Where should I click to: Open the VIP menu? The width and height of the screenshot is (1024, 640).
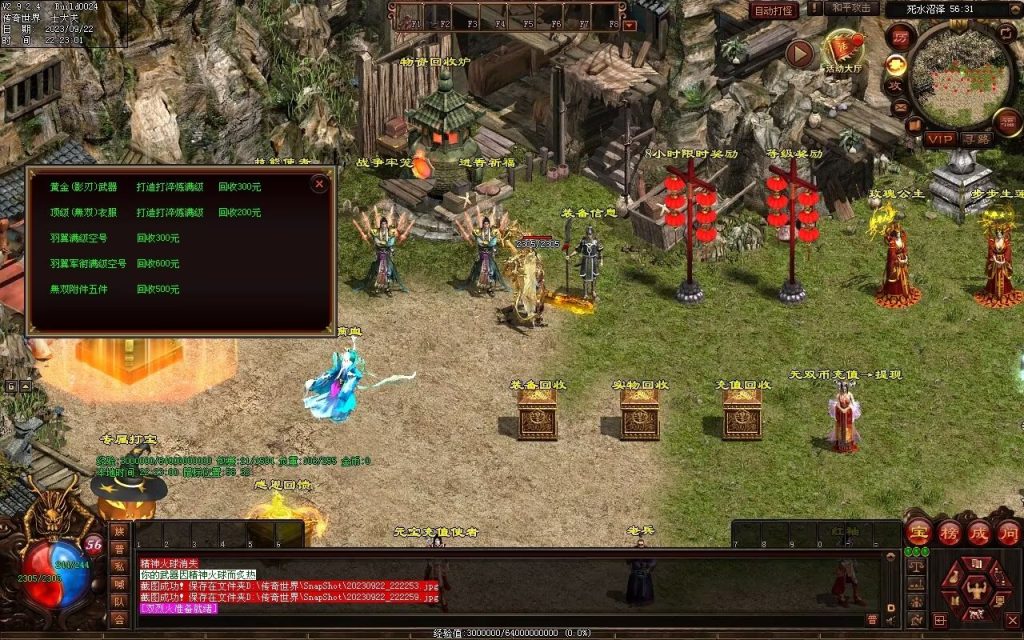click(939, 138)
